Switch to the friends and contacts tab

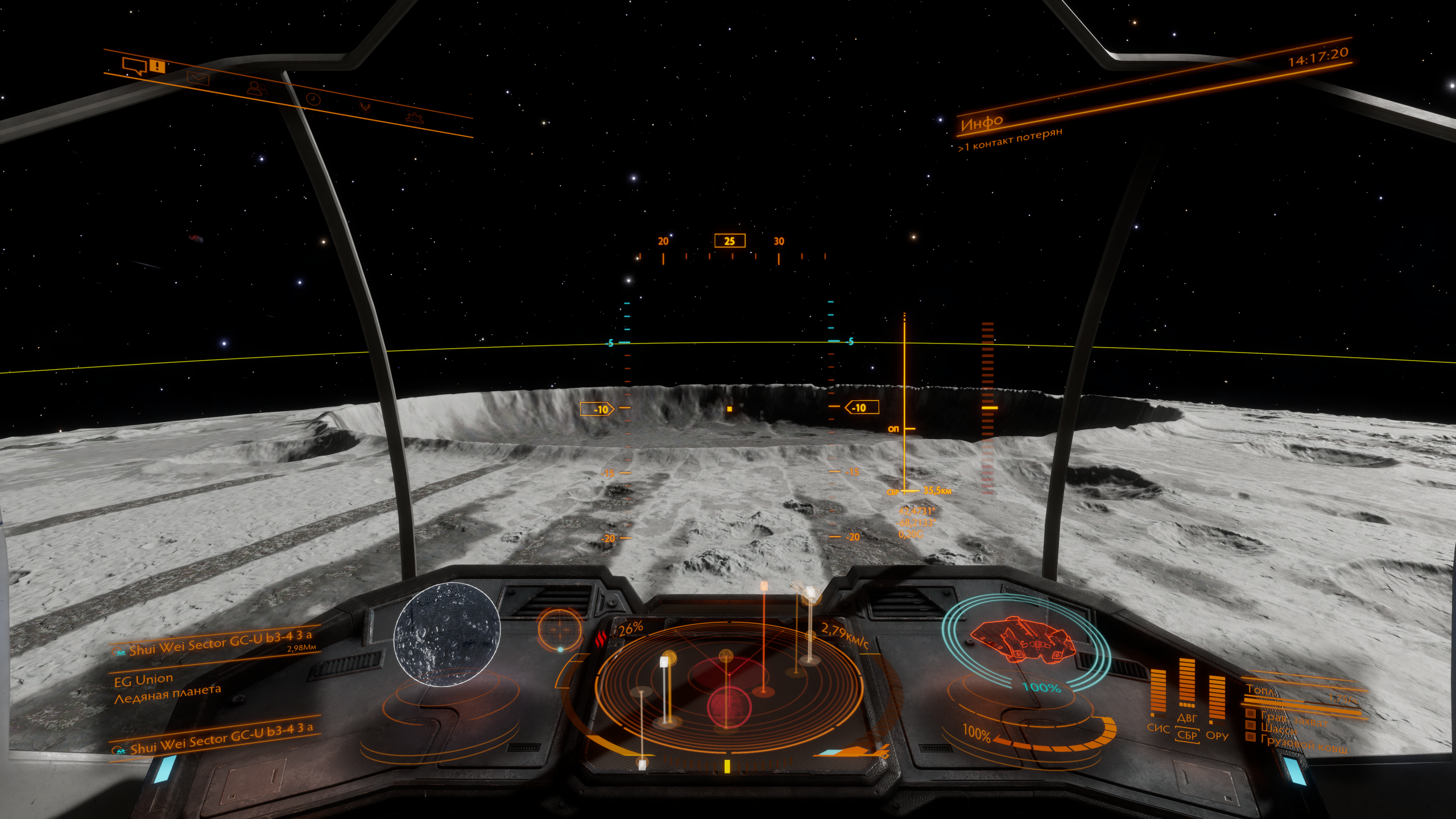coord(257,88)
